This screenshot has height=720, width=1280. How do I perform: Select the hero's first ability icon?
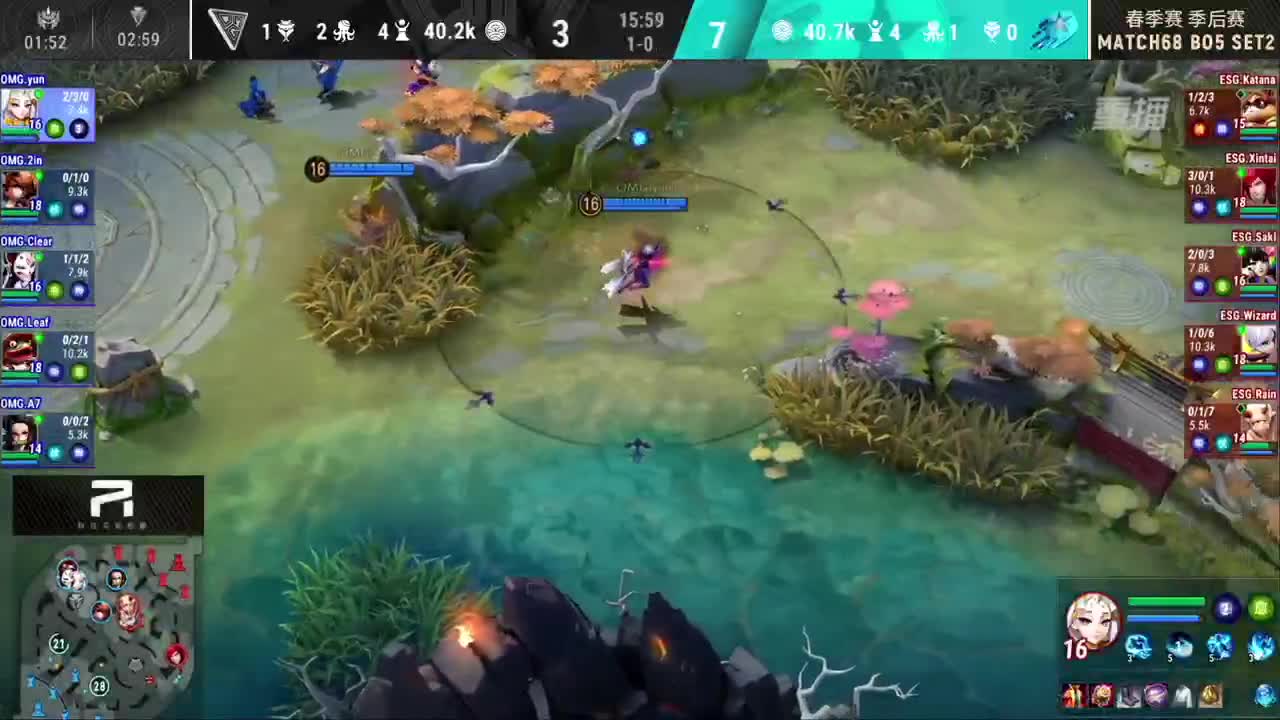coord(1138,647)
